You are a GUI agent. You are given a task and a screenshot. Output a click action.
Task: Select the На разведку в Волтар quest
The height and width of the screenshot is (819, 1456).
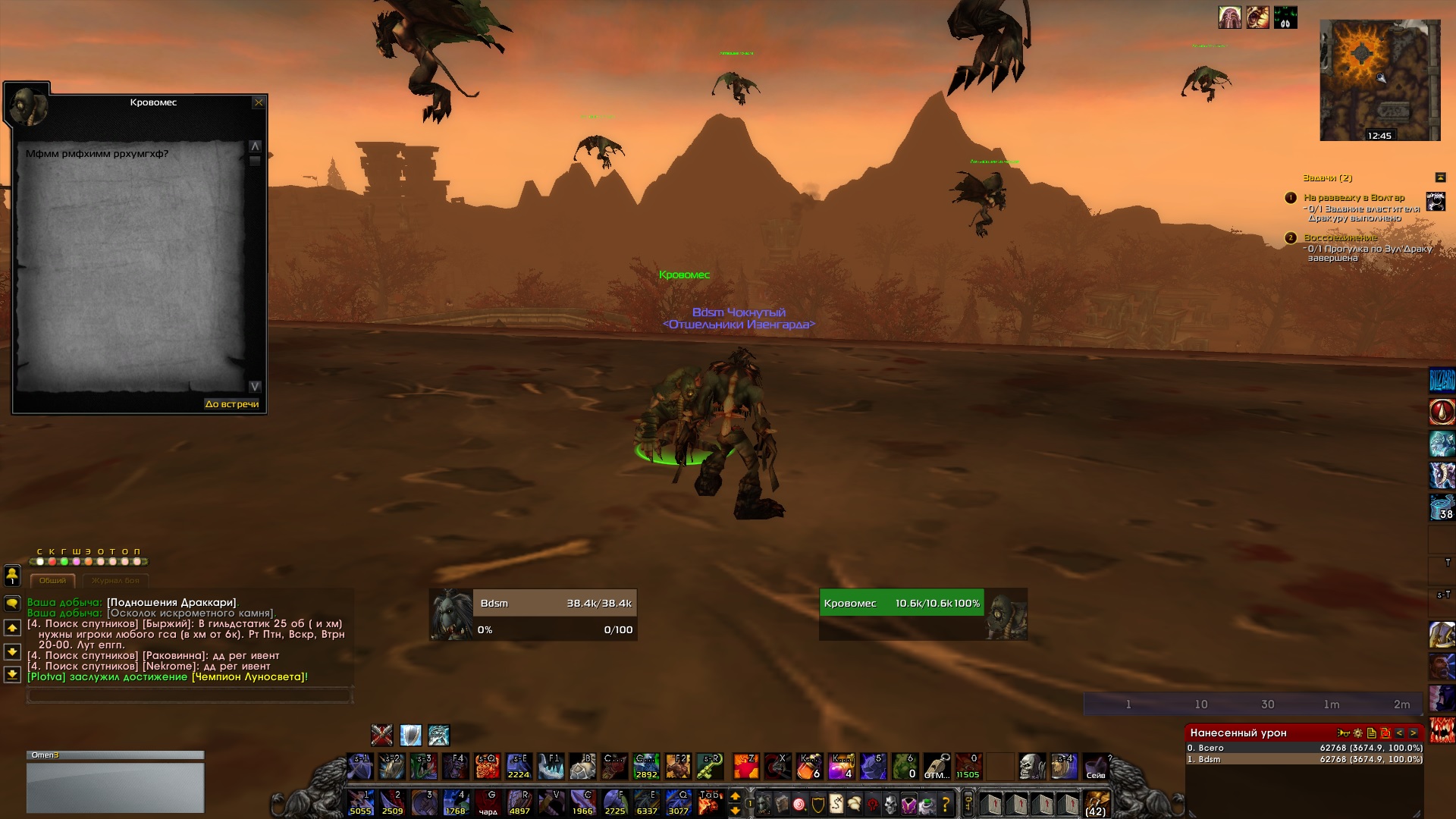(x=1354, y=198)
